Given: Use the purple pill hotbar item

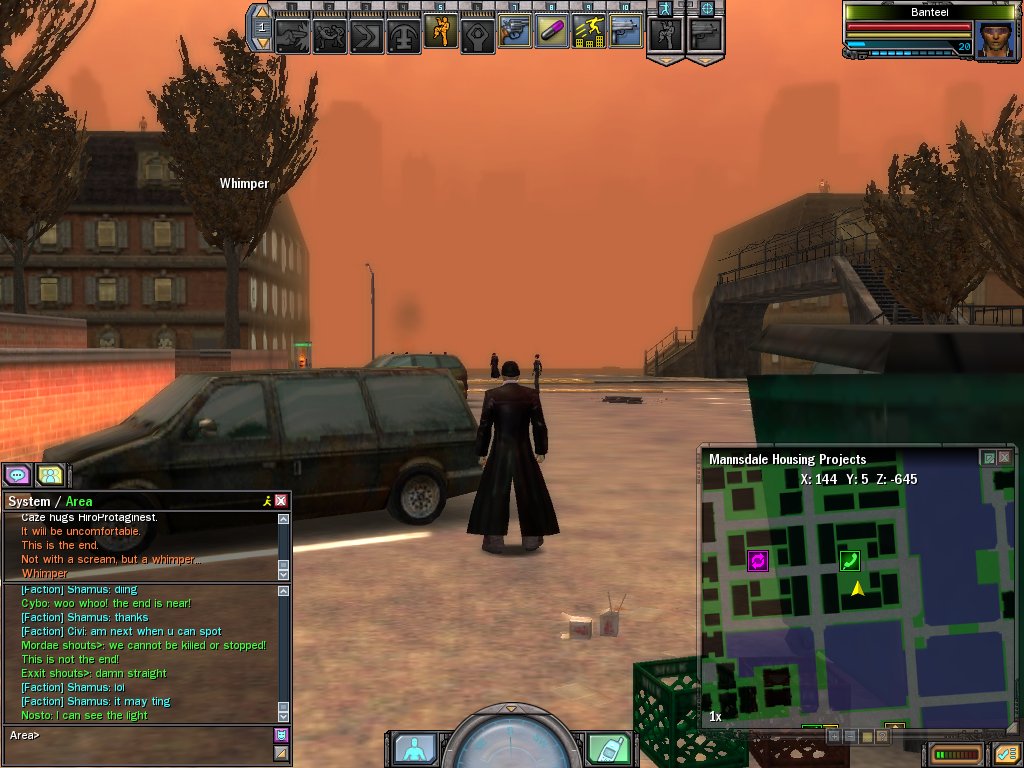Looking at the screenshot, I should coord(552,32).
